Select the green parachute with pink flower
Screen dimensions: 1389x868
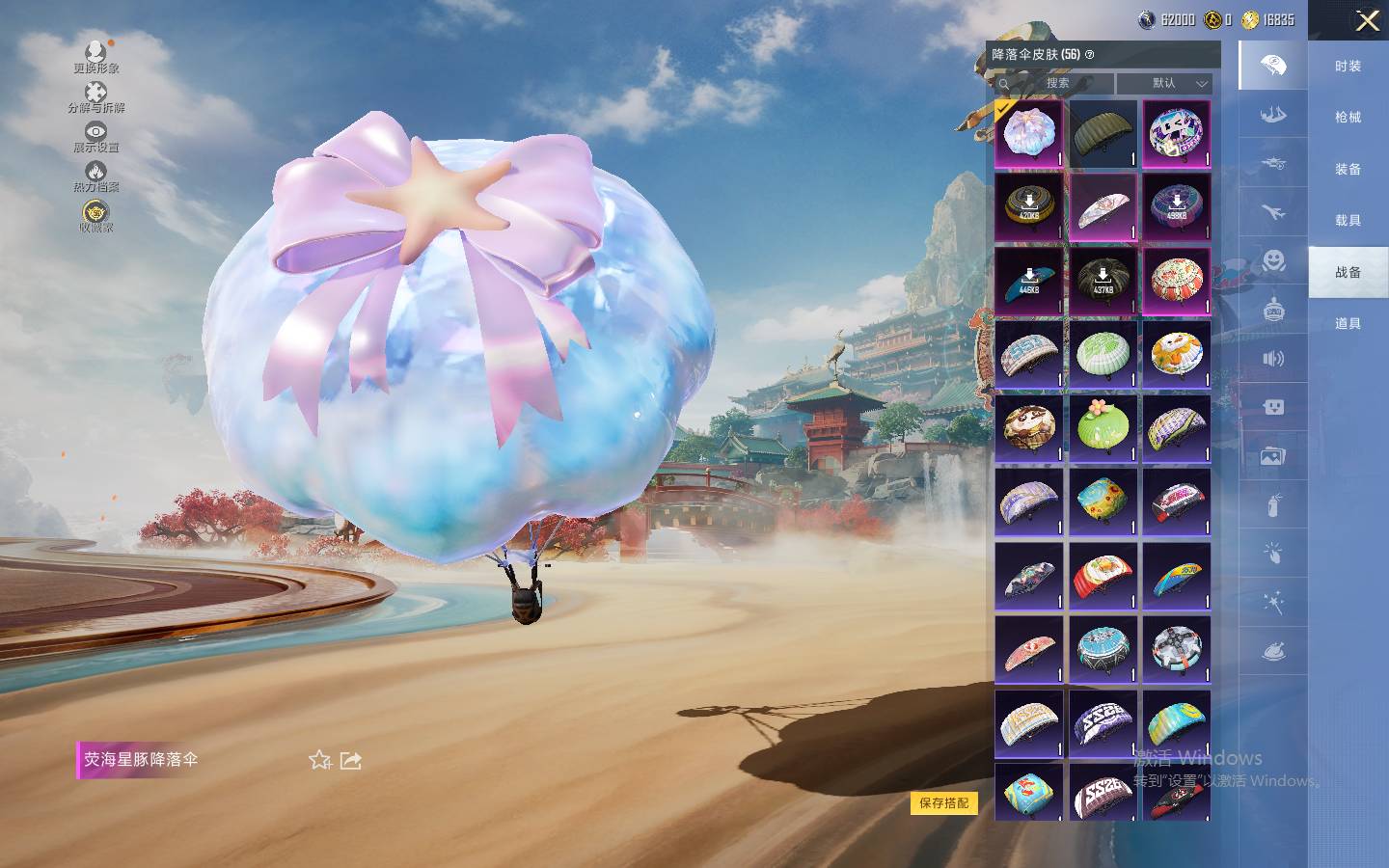click(1103, 427)
